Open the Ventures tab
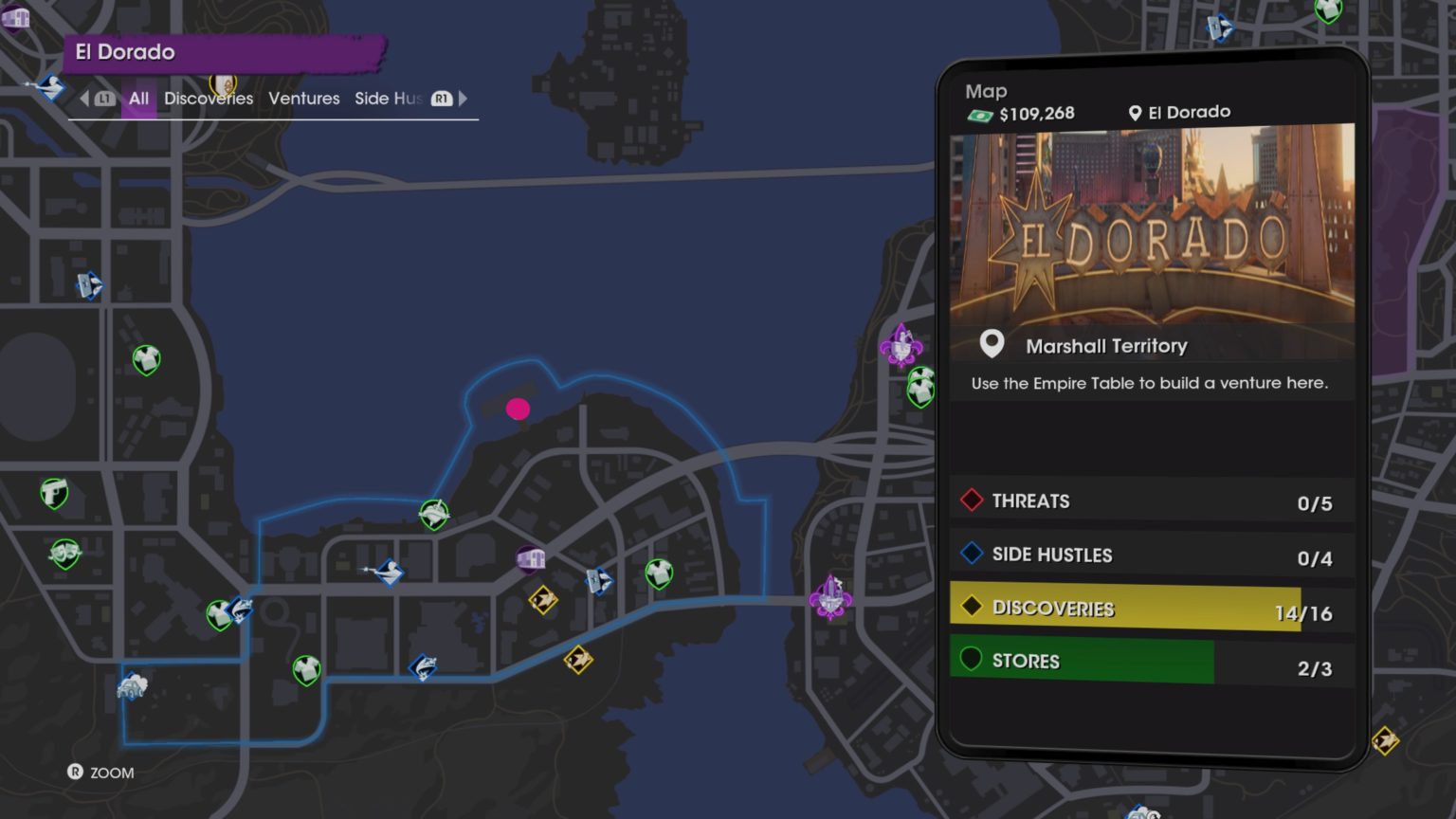 pos(304,99)
